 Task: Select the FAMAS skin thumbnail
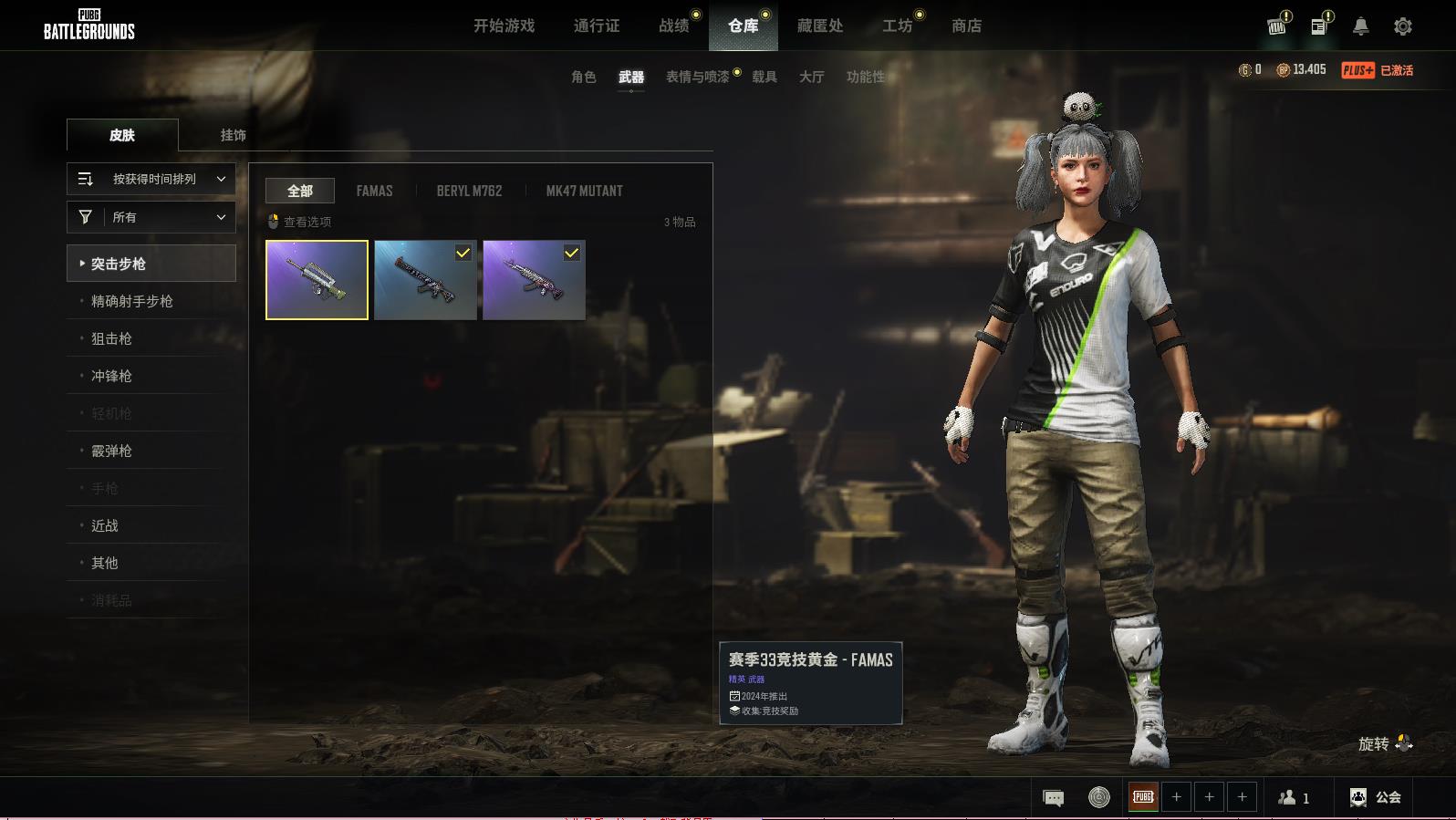(317, 280)
